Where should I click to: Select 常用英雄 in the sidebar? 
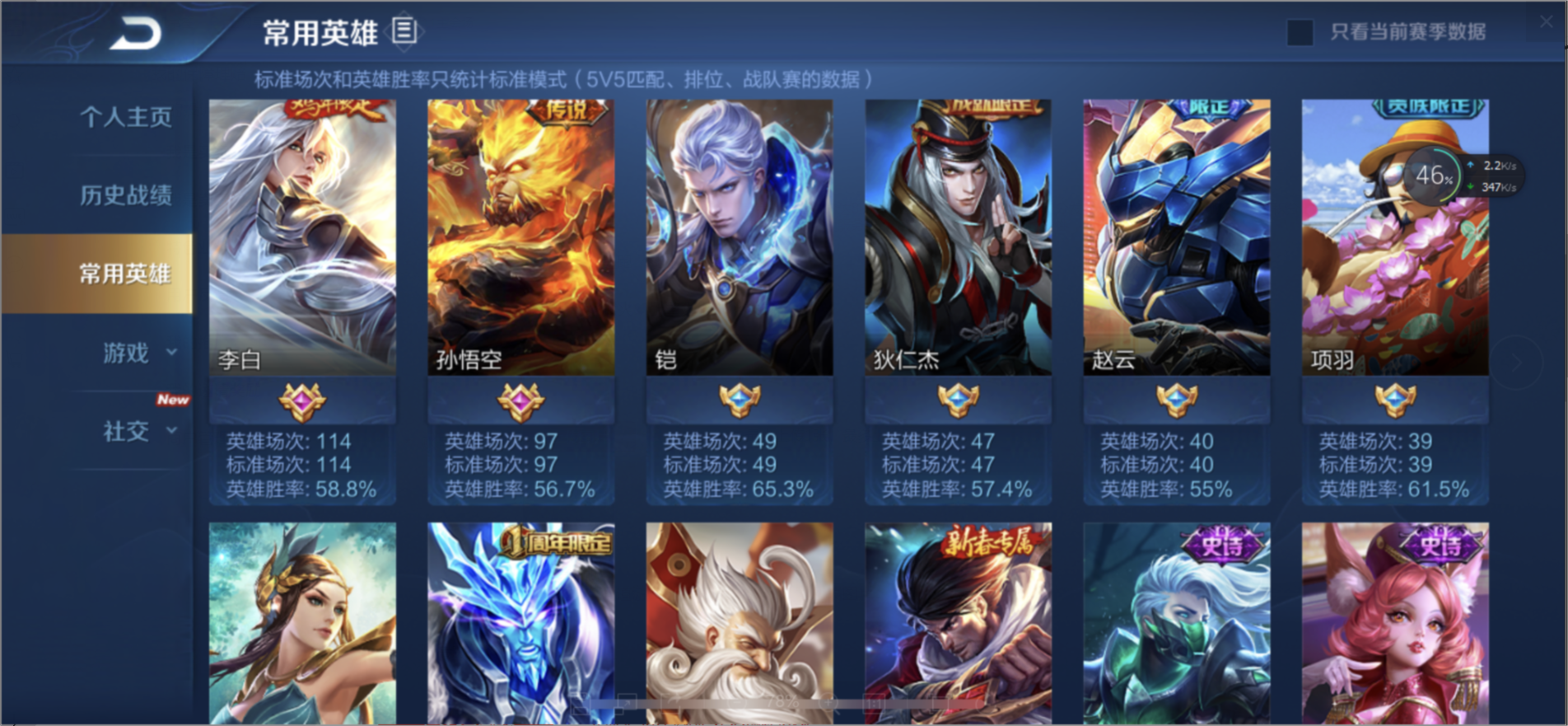click(125, 272)
